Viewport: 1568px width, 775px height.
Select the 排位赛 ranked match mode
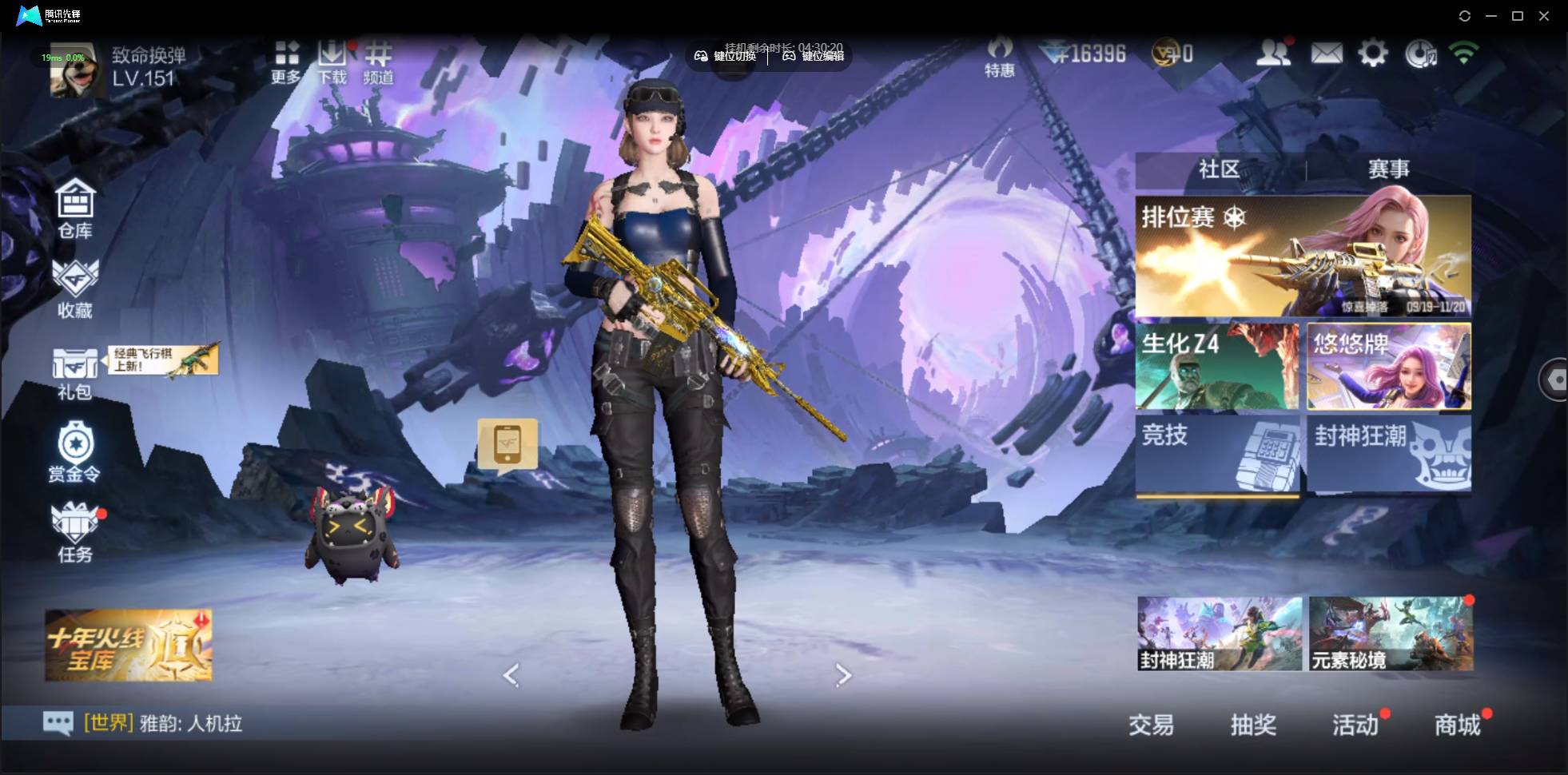[x=1303, y=256]
